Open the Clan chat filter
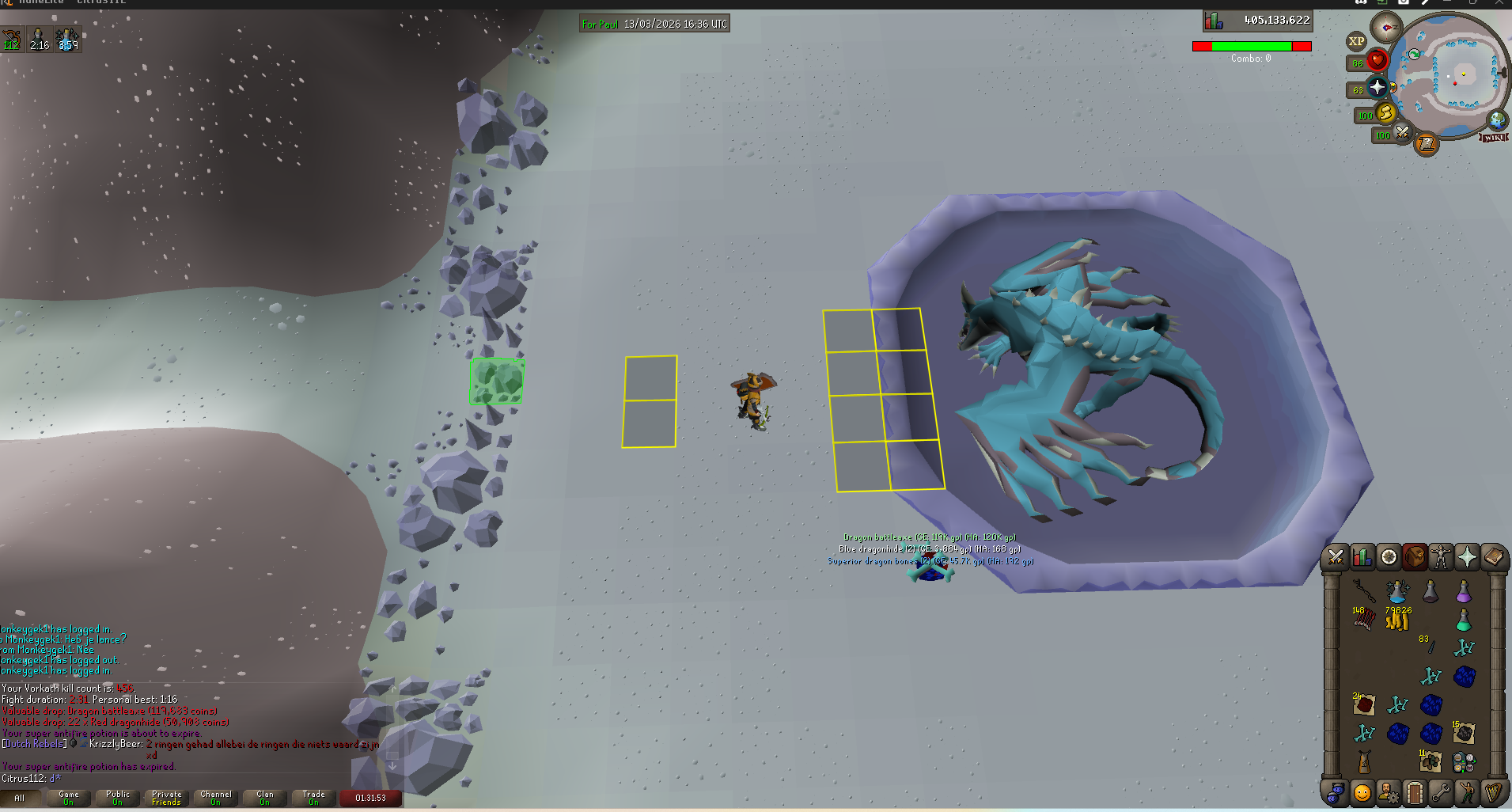The height and width of the screenshot is (812, 1512). click(x=265, y=798)
